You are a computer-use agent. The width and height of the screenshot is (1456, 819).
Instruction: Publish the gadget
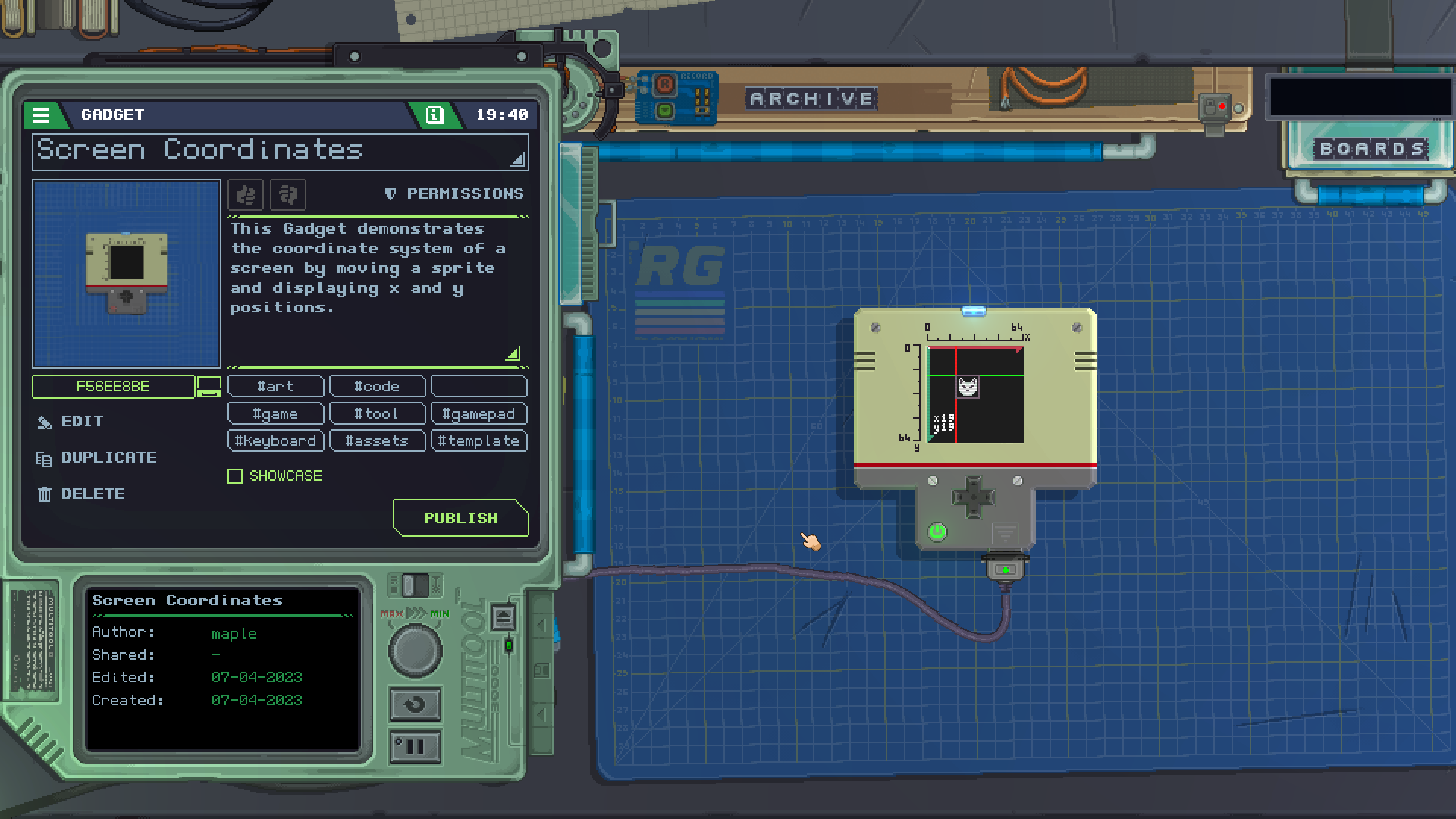[460, 518]
